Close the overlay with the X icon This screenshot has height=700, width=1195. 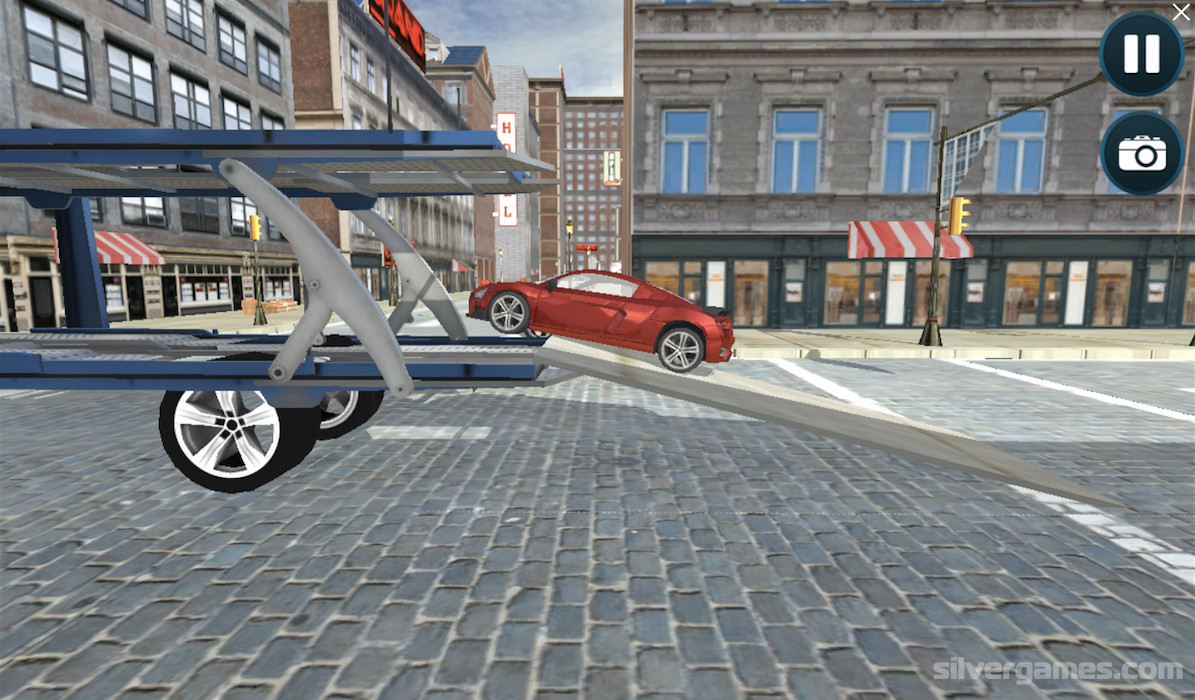(x=1181, y=12)
